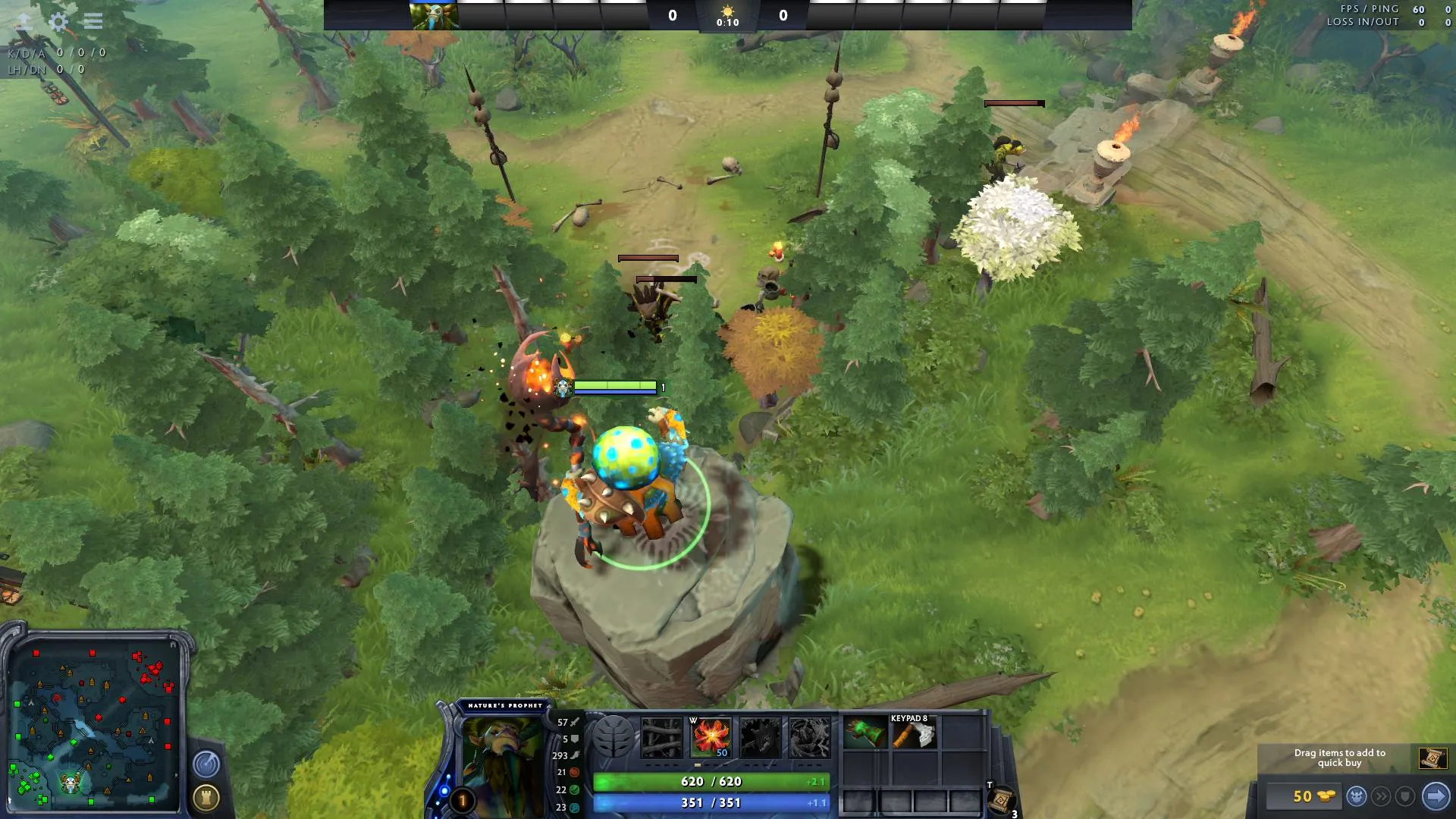Viewport: 1456px width, 819px height.
Task: Select the Wrath of Nature ultimate
Action: [809, 737]
